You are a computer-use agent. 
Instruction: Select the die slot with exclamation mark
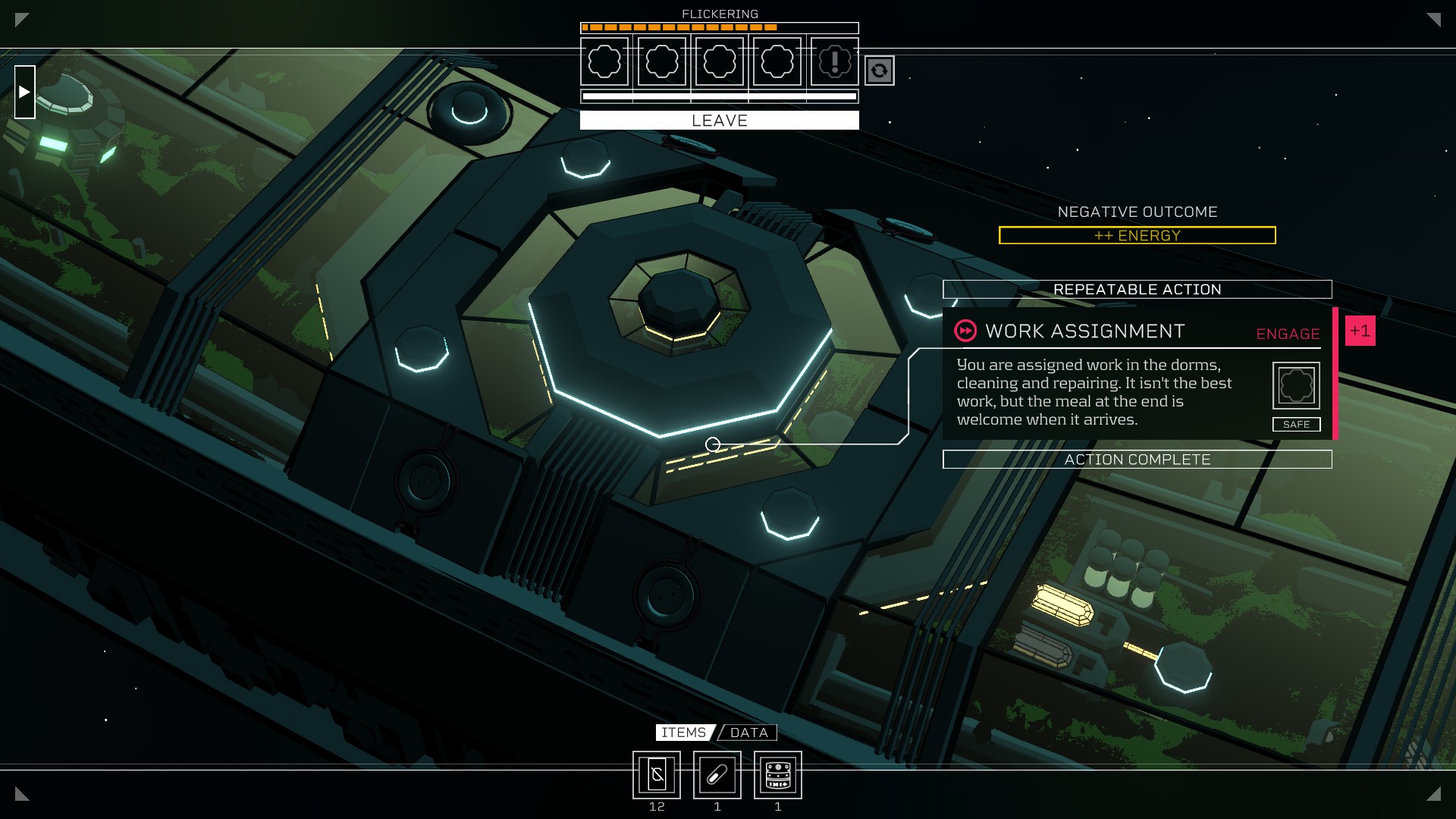tap(834, 61)
